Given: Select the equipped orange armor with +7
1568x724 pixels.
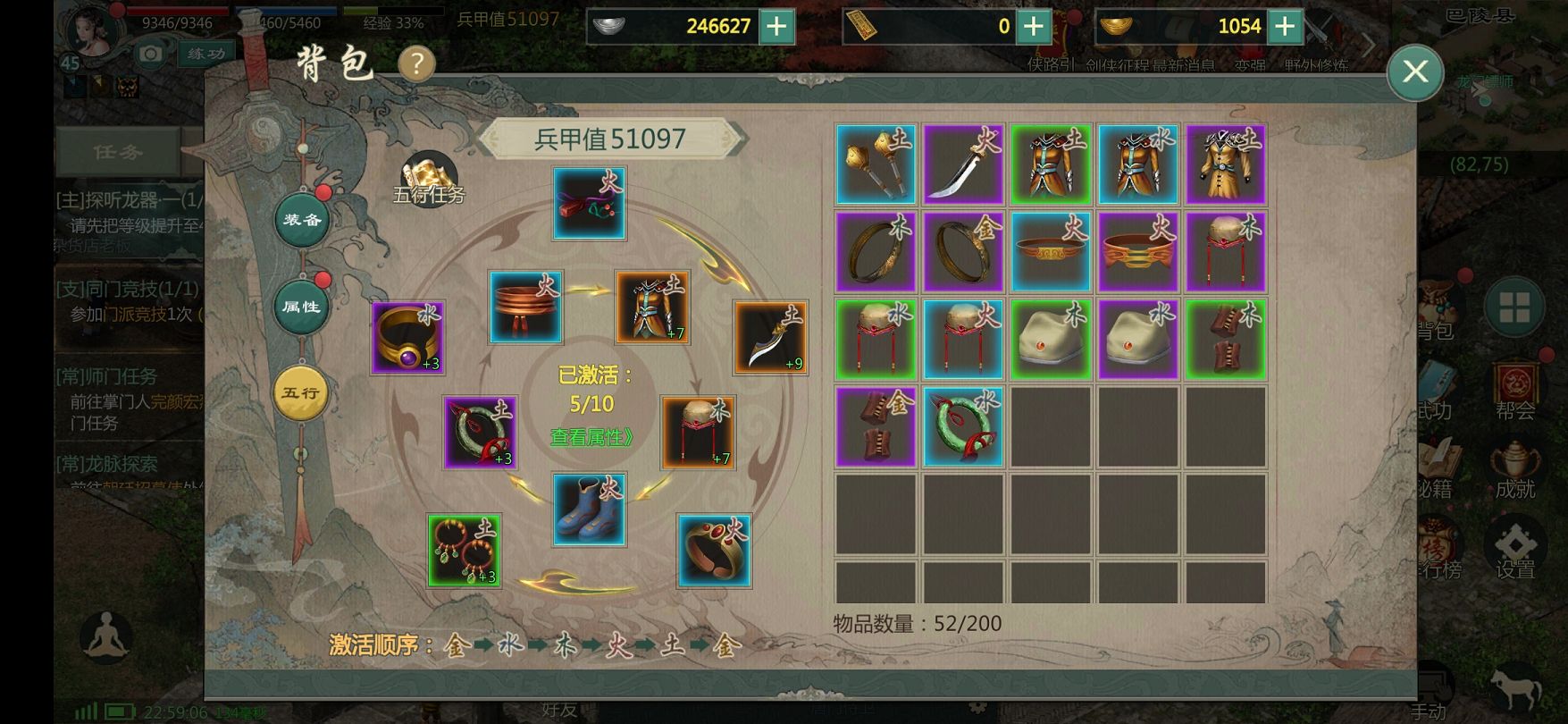Looking at the screenshot, I should coord(652,307).
